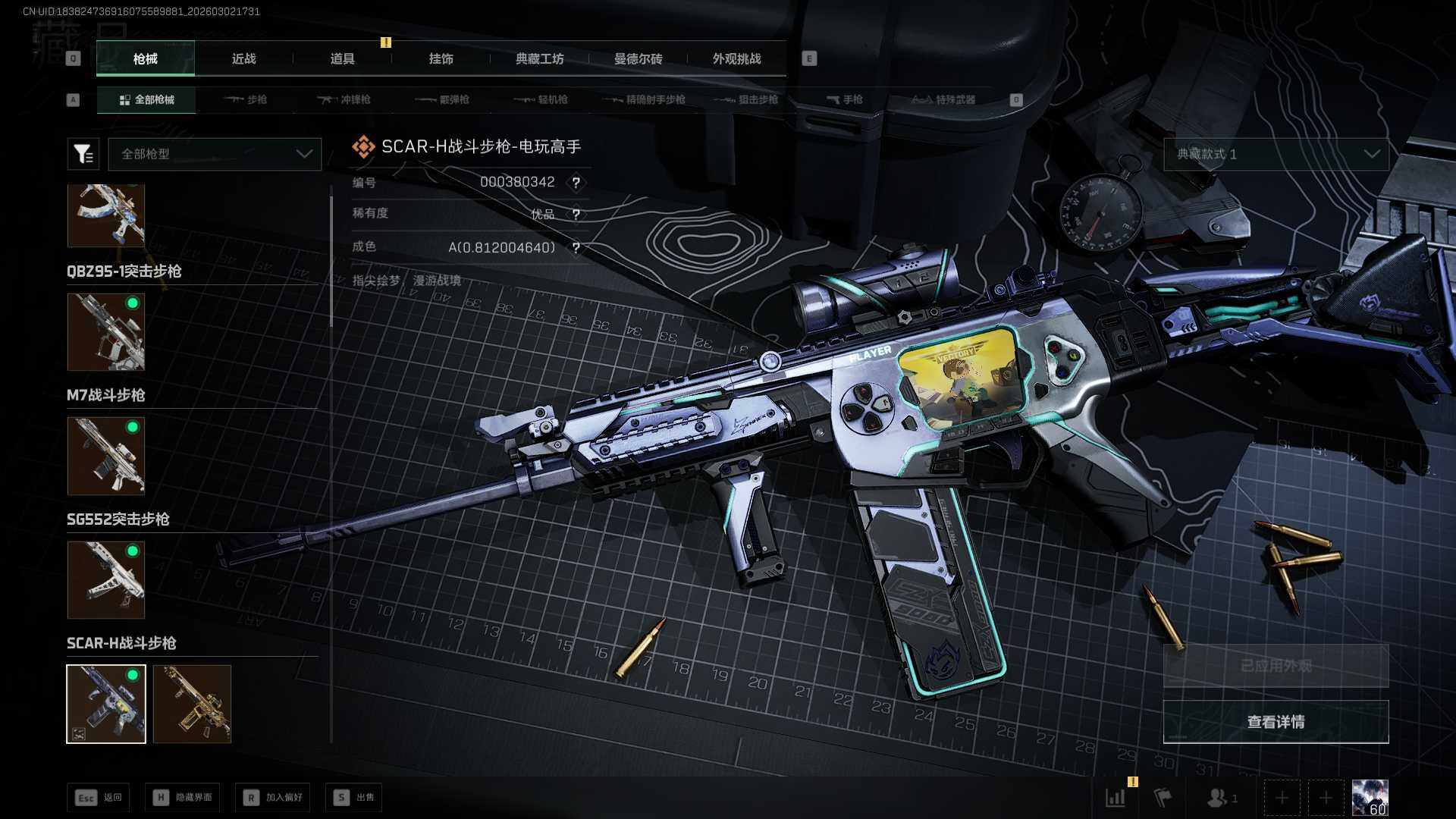This screenshot has width=1456, height=819.
Task: Switch to the 近战 melee tab
Action: pos(243,58)
